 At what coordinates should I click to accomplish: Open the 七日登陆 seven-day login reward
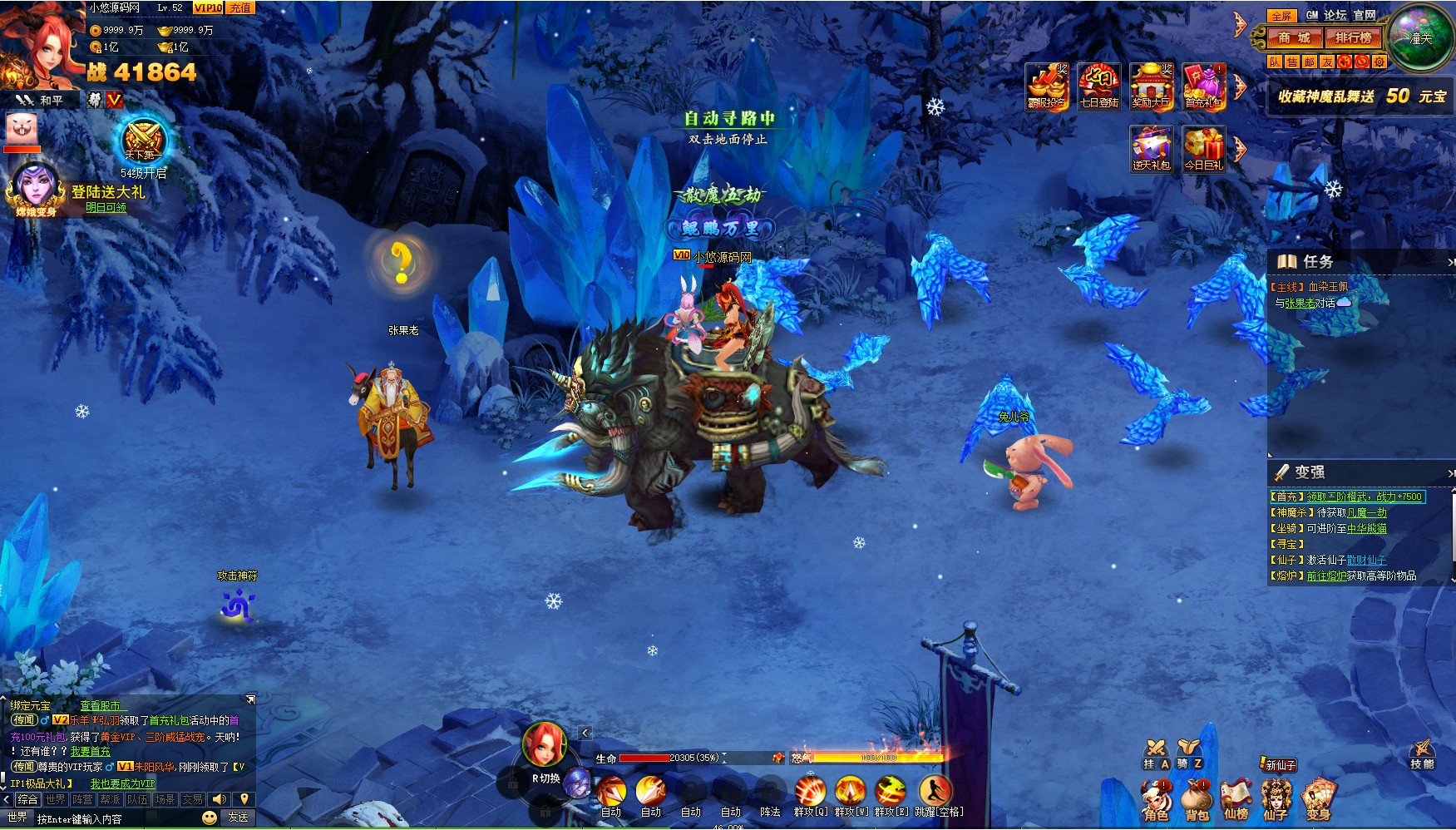pos(1098,86)
